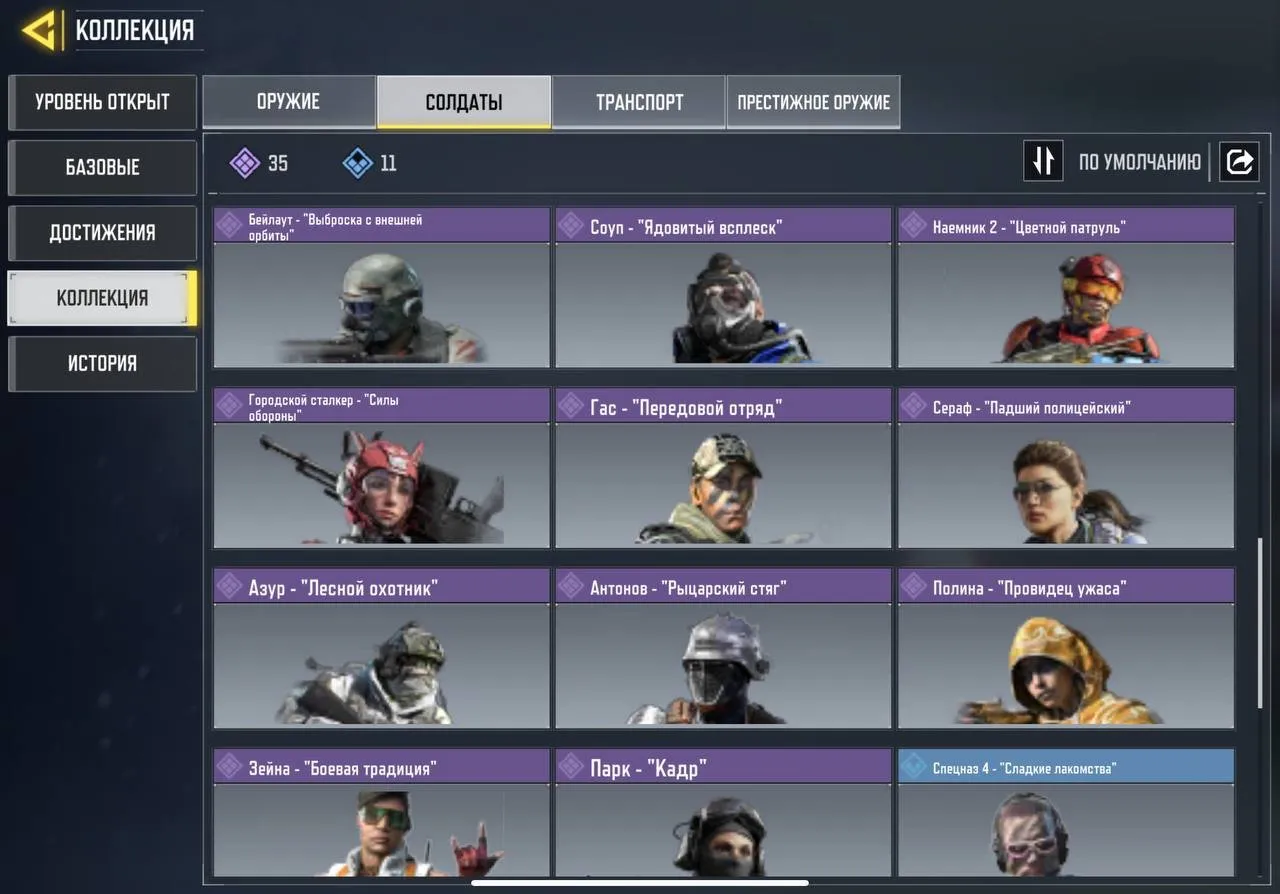Screen dimensions: 1280x894
Task: Select УРОВЕНЬ ОТКРЫТ in the sidebar
Action: 102,102
